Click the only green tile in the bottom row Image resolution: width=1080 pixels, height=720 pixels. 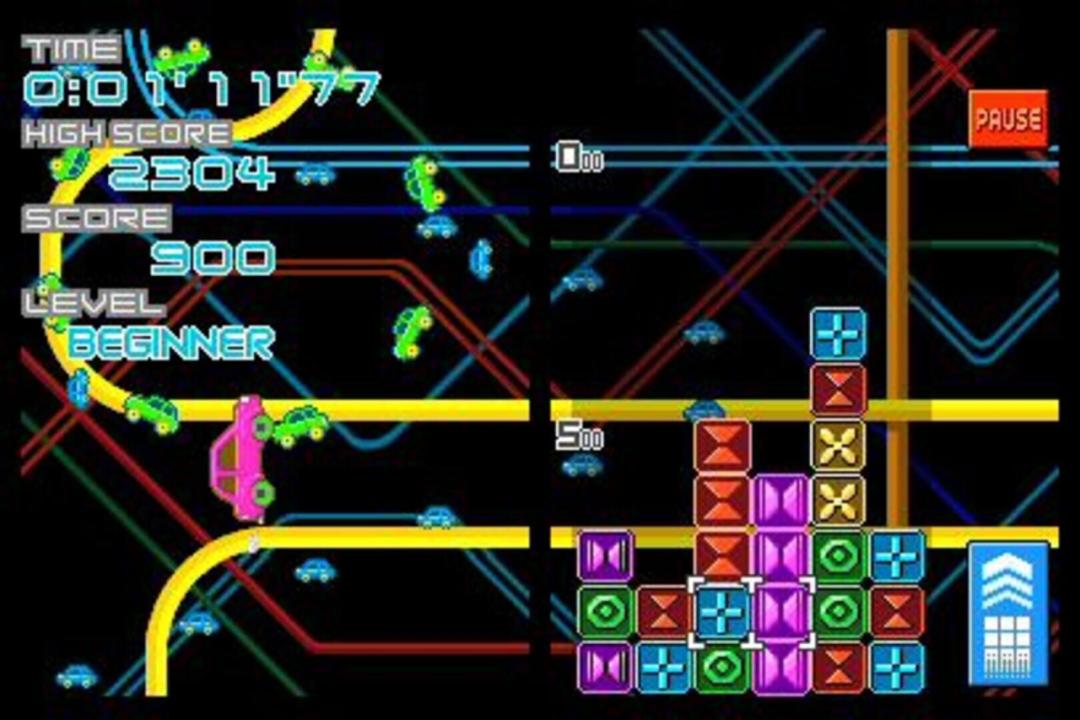[721, 667]
